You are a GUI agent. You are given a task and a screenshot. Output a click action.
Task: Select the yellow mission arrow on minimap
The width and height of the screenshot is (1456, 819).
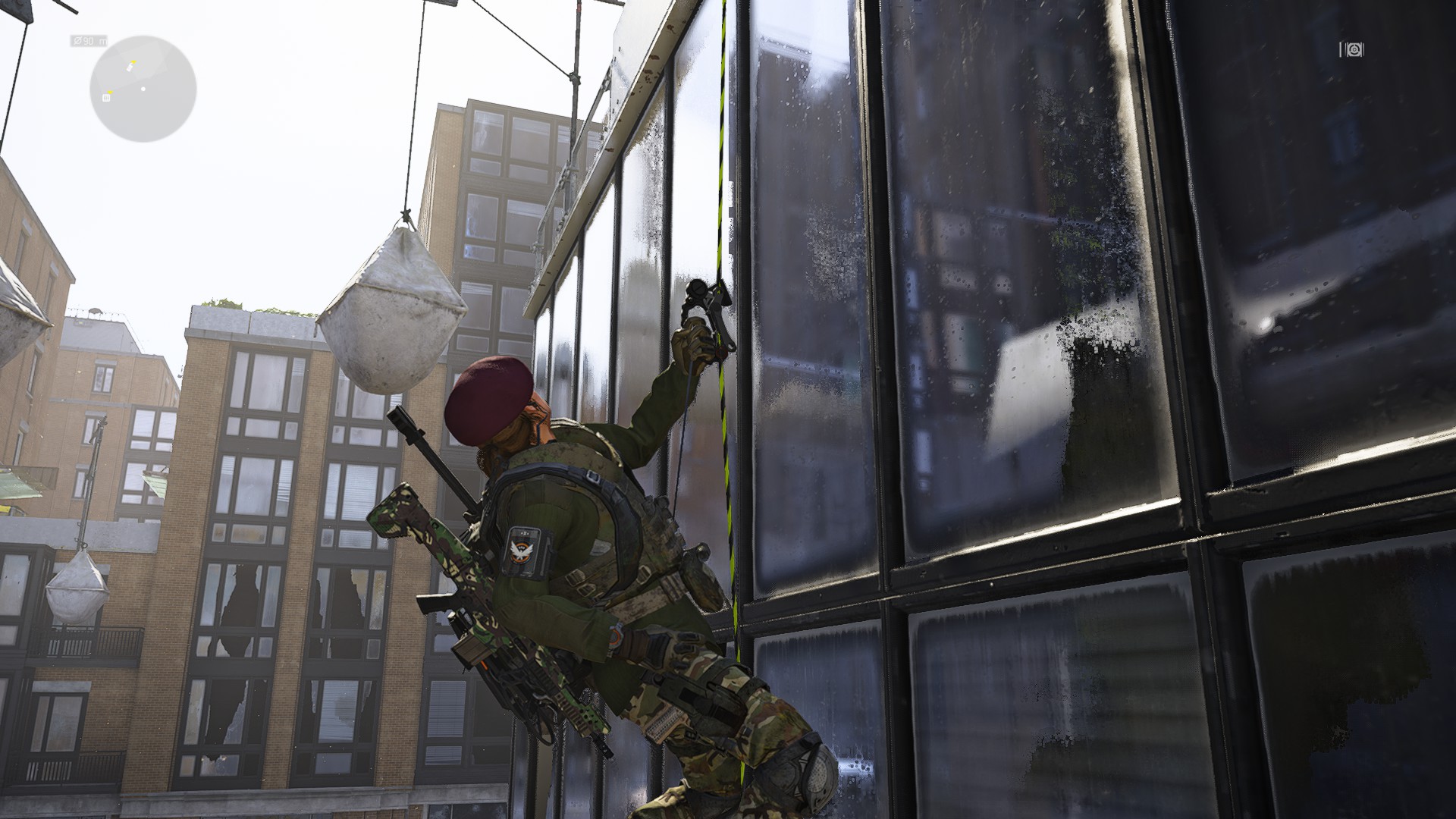pyautogui.click(x=133, y=61)
